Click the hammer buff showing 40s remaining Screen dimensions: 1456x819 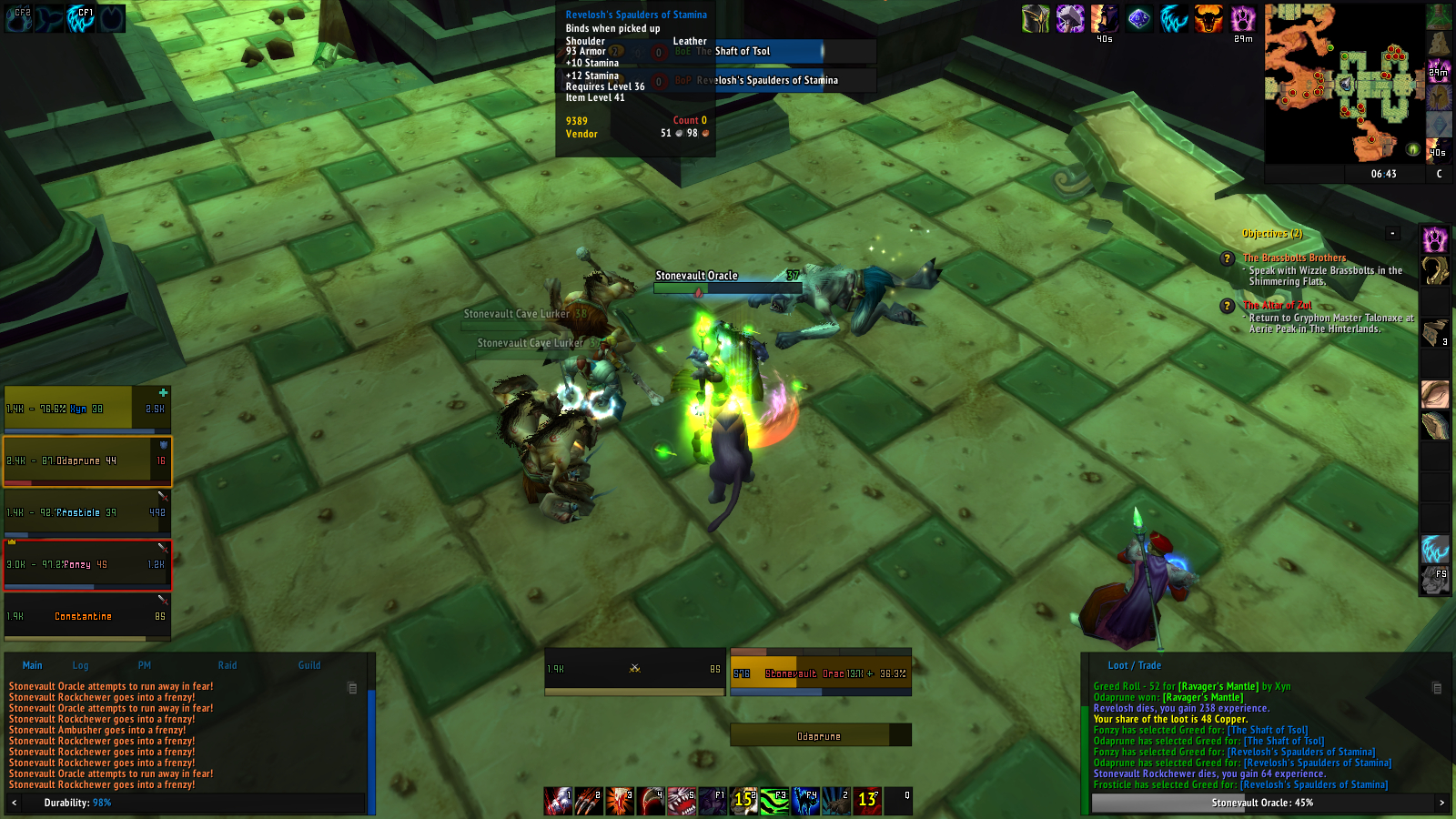1070,20
